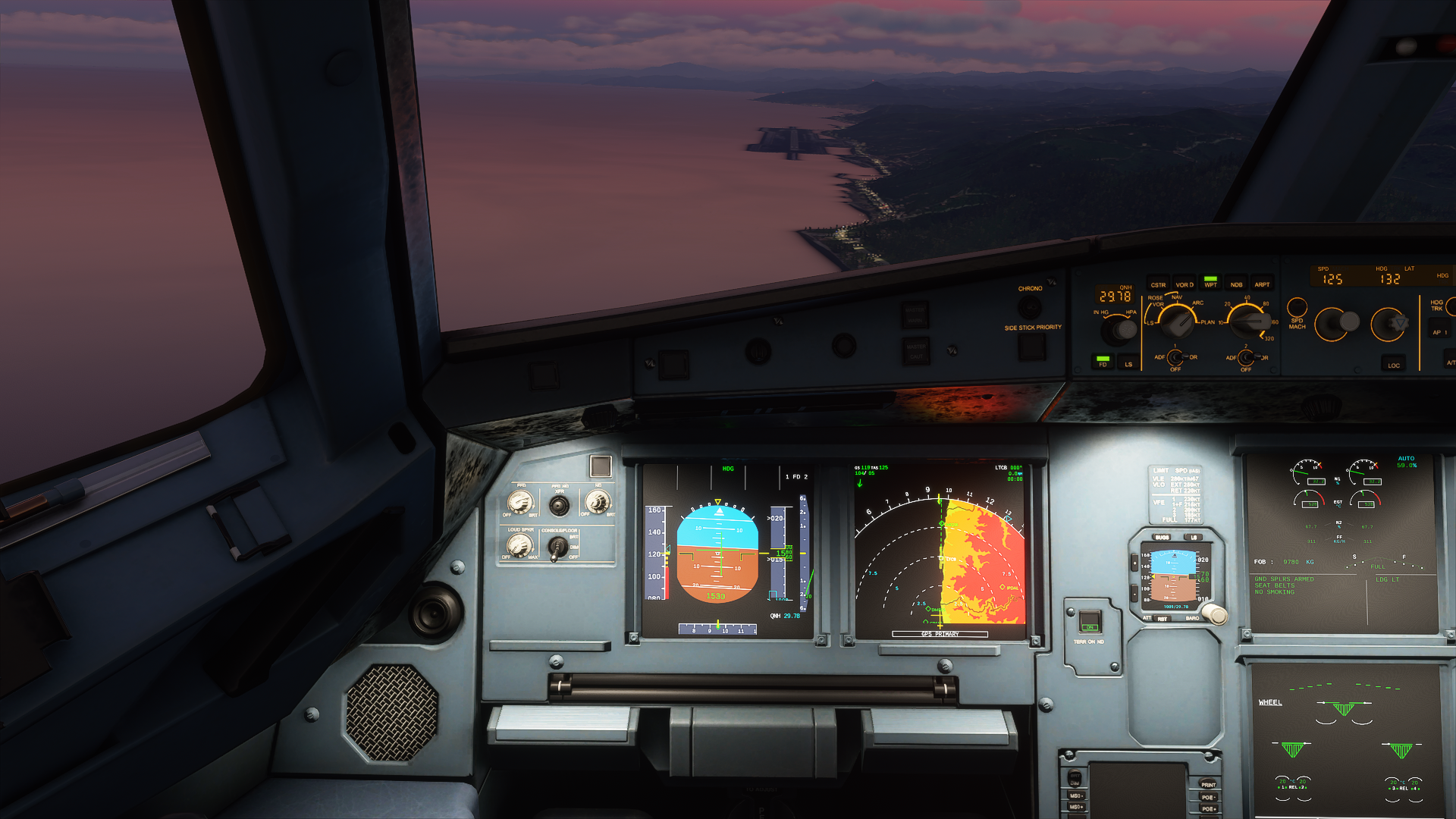Click the PFD brightness knob
Image resolution: width=1456 pixels, height=819 pixels.
[520, 502]
